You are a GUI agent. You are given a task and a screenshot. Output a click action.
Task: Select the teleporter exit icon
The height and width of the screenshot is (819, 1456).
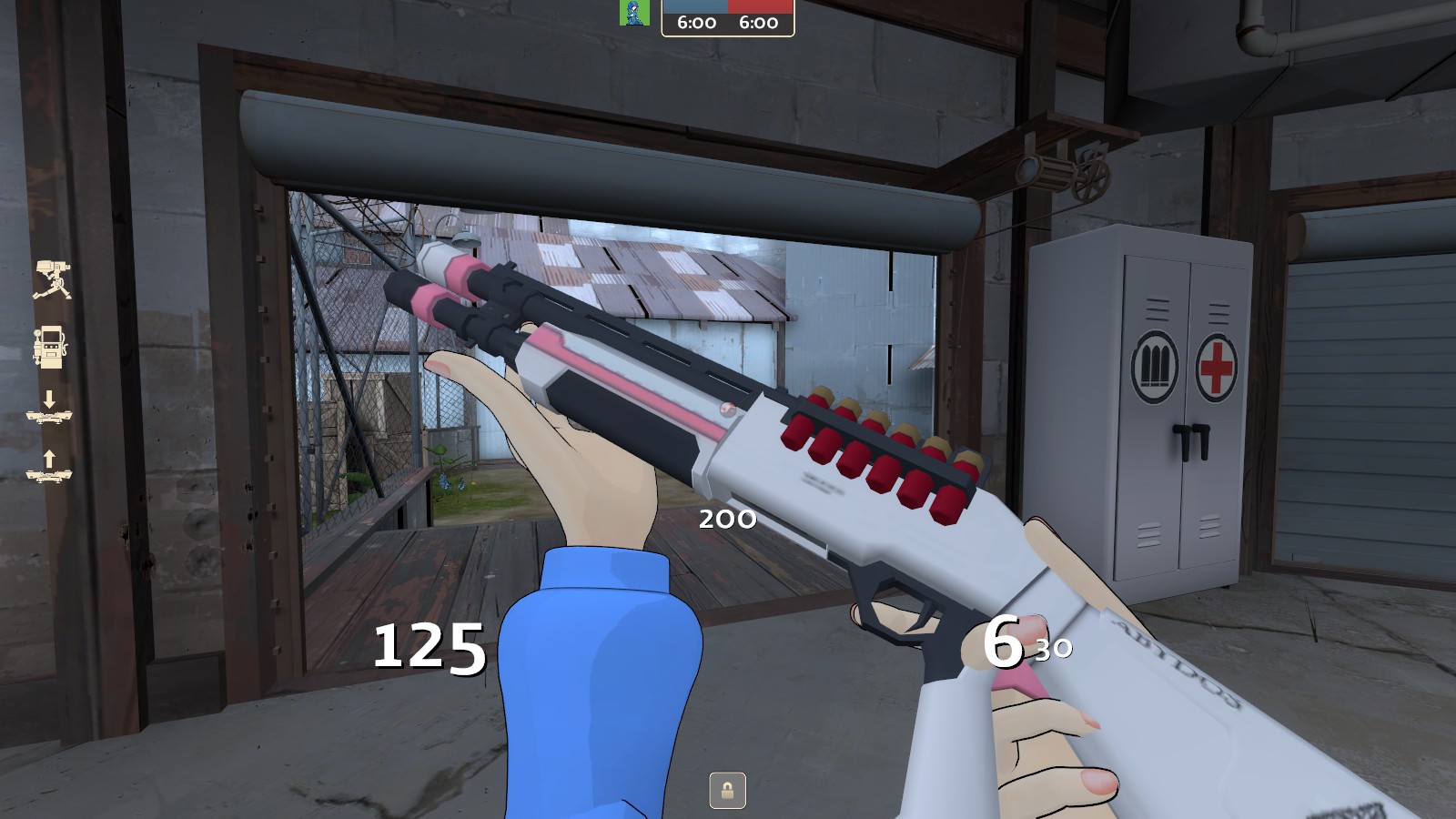[x=49, y=466]
